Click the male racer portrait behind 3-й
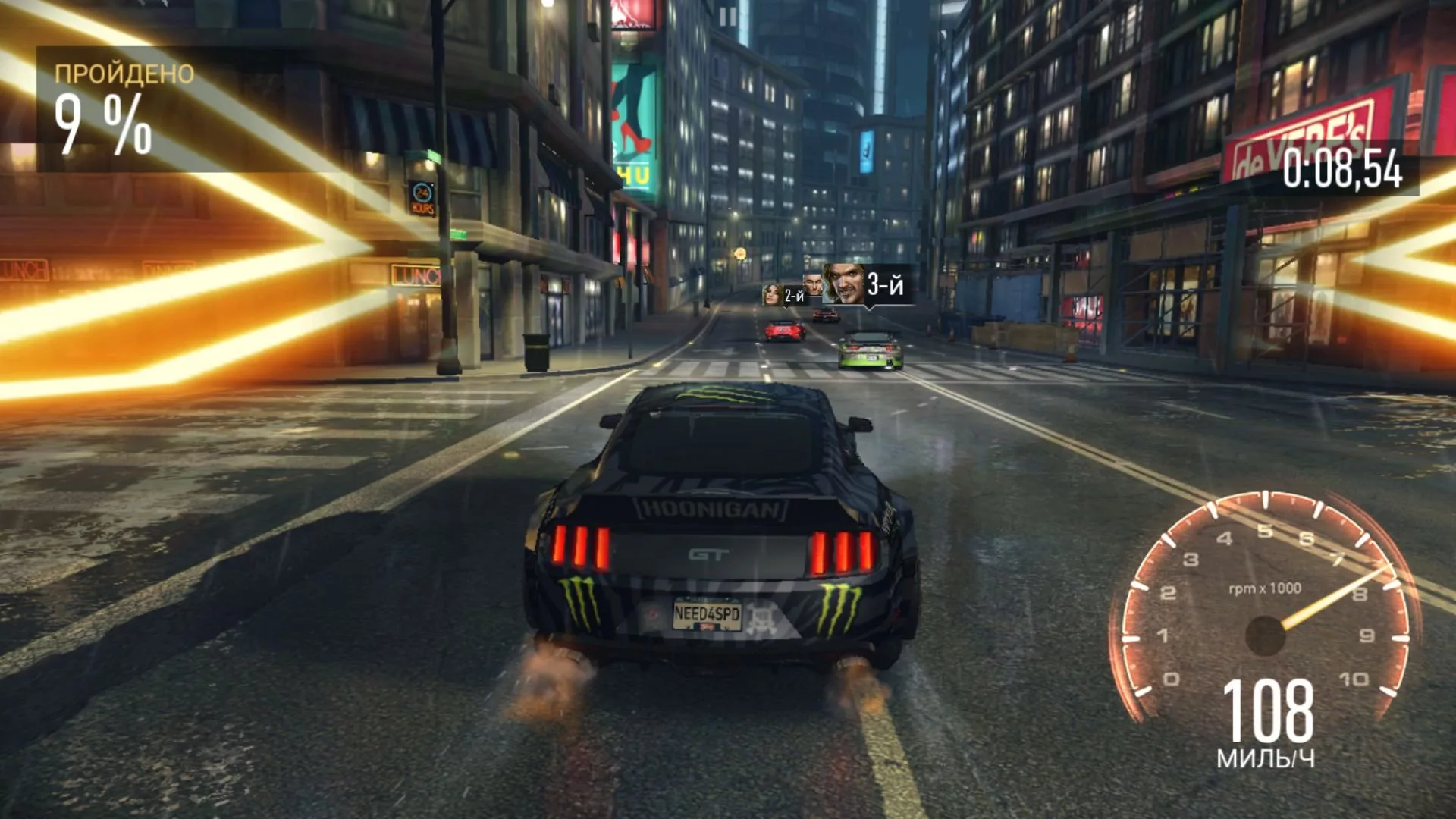This screenshot has width=1456, height=819. (x=814, y=287)
